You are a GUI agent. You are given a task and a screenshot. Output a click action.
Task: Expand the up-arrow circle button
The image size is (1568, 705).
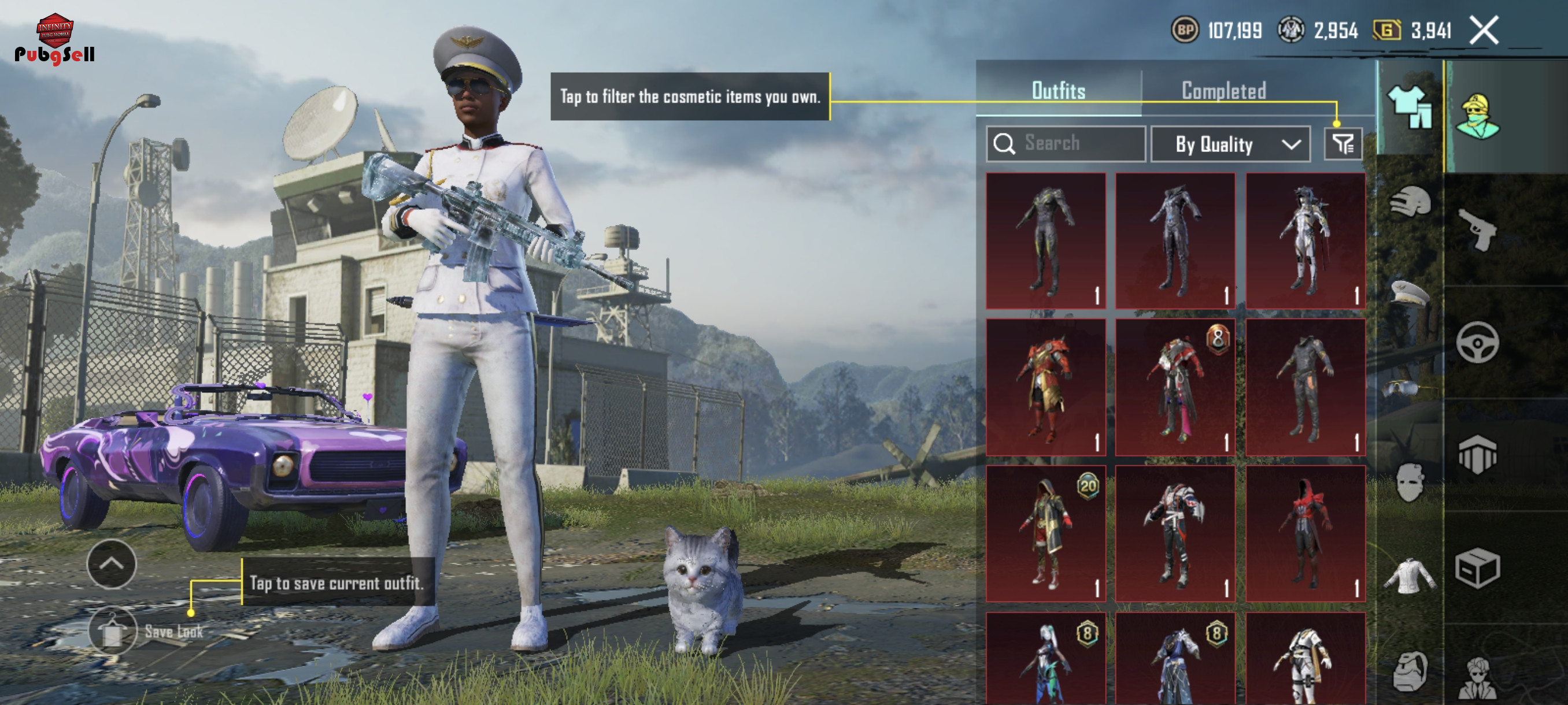click(x=112, y=563)
